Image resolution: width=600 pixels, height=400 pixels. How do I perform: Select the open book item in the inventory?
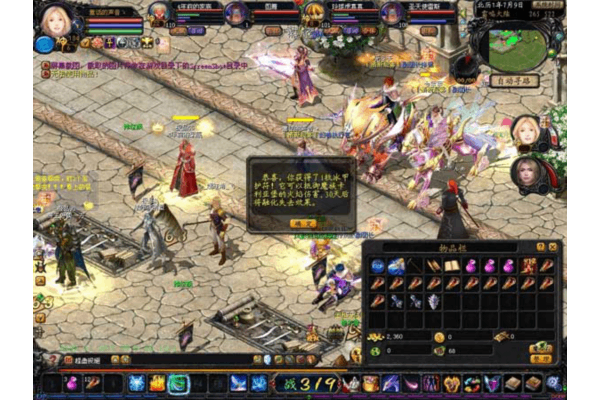point(451,266)
